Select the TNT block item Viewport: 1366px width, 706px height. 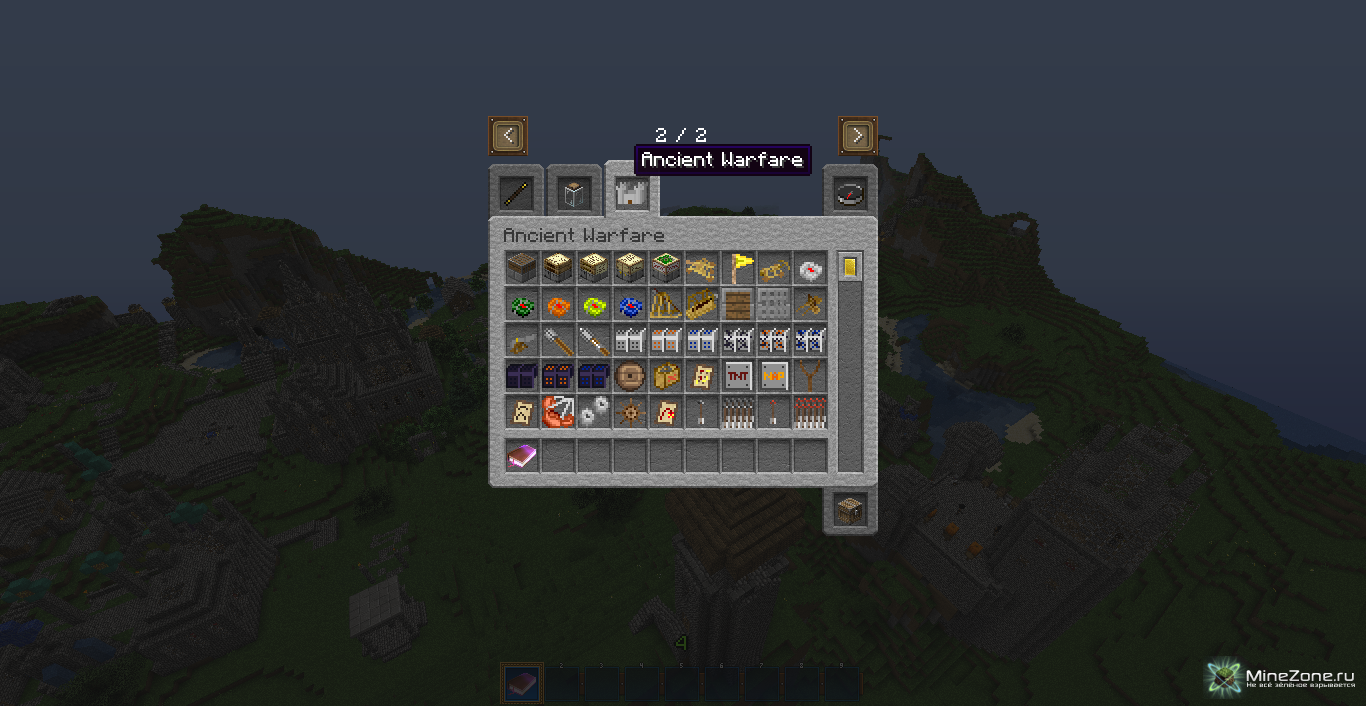click(737, 376)
